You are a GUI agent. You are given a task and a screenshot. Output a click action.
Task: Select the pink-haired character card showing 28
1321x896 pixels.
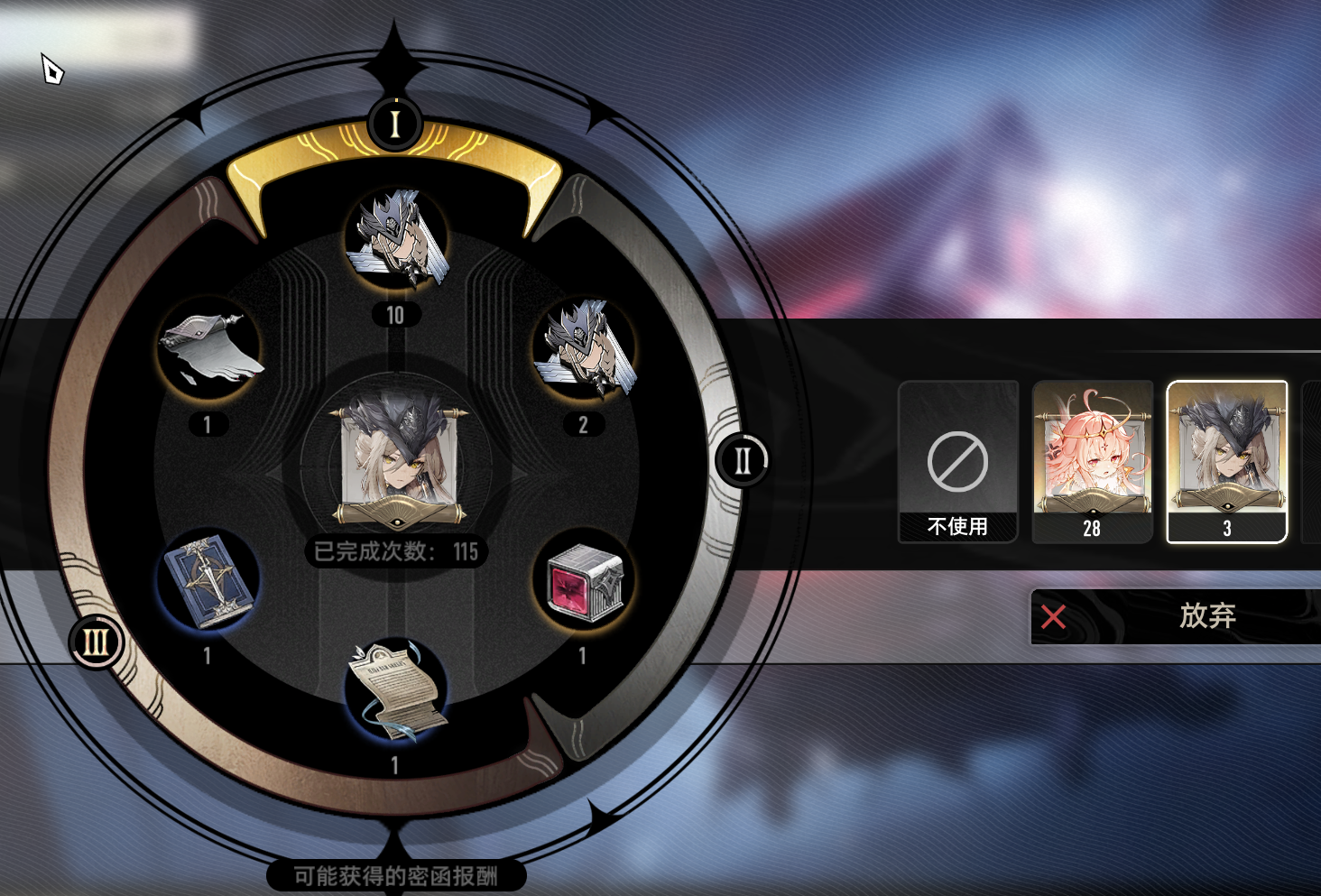pos(1092,460)
